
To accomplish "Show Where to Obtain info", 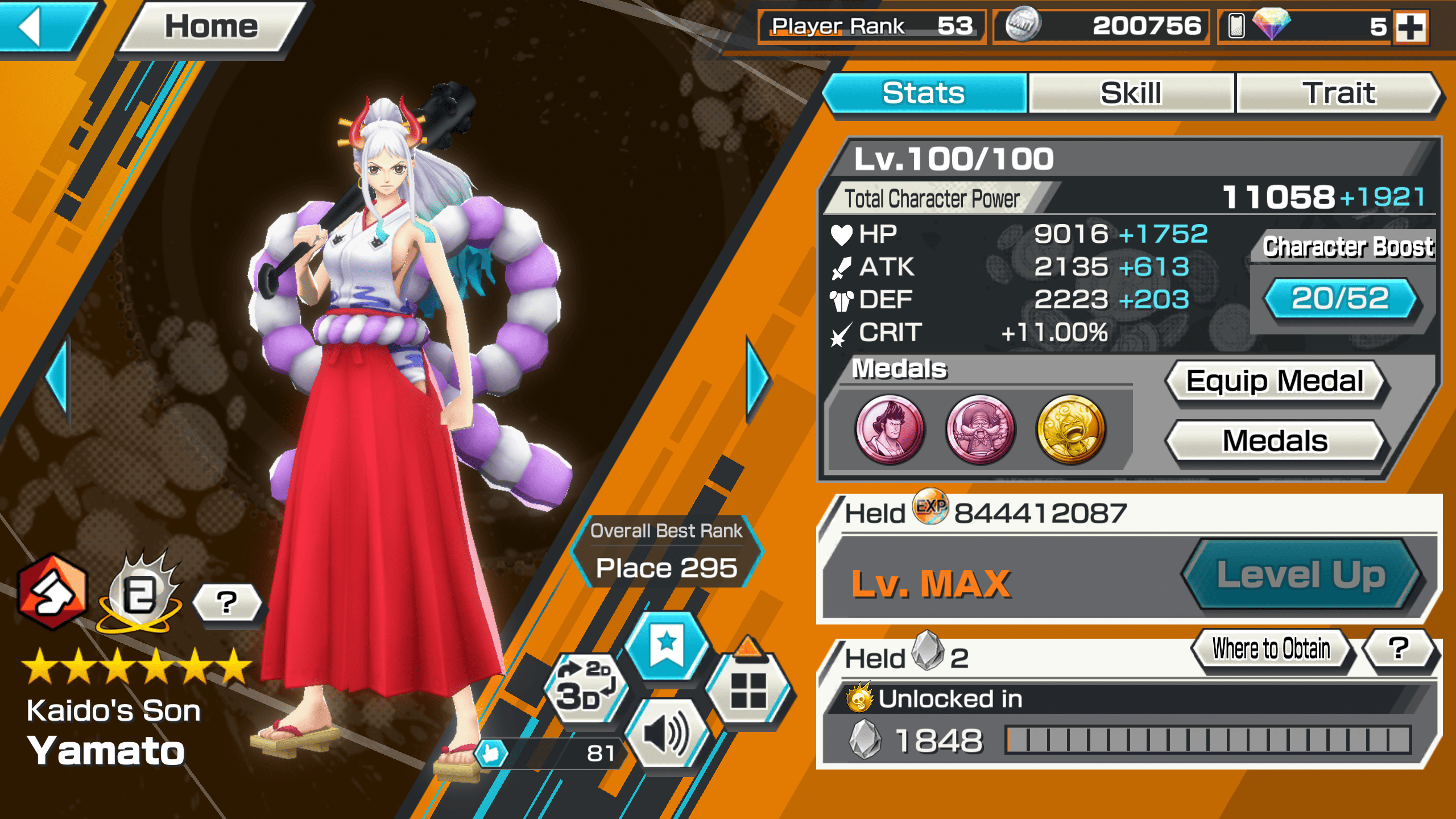I will point(1271,648).
